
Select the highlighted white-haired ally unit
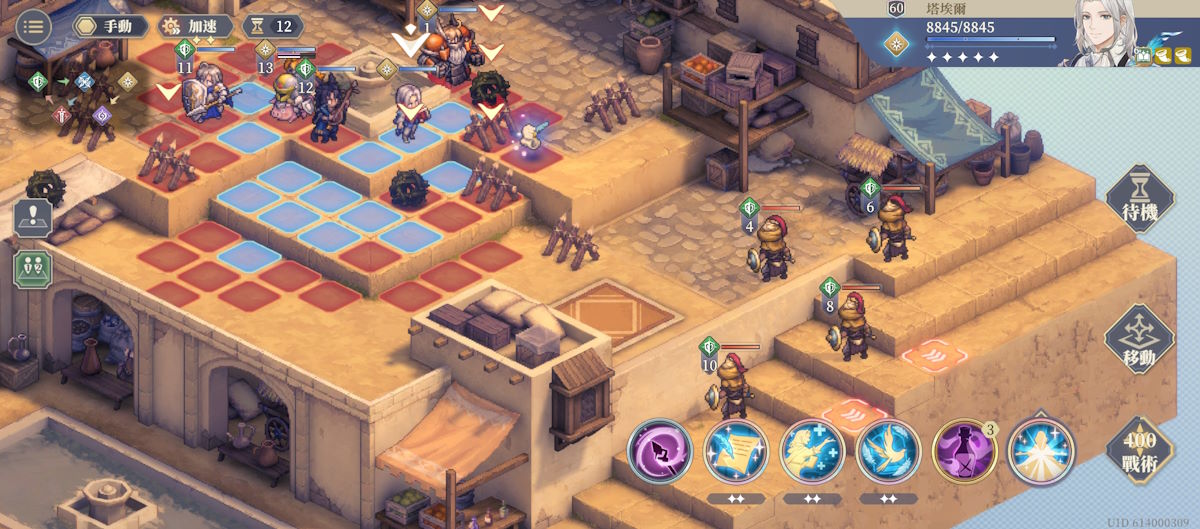pyautogui.click(x=410, y=112)
